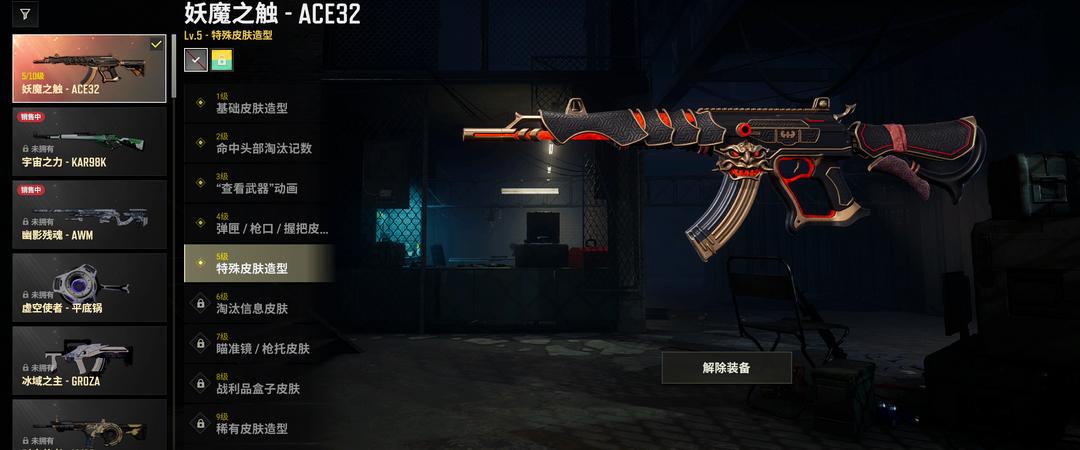The height and width of the screenshot is (450, 1080).
Task: Select level 4 弹匣 / 枪口 / 握把 row
Action: click(258, 224)
